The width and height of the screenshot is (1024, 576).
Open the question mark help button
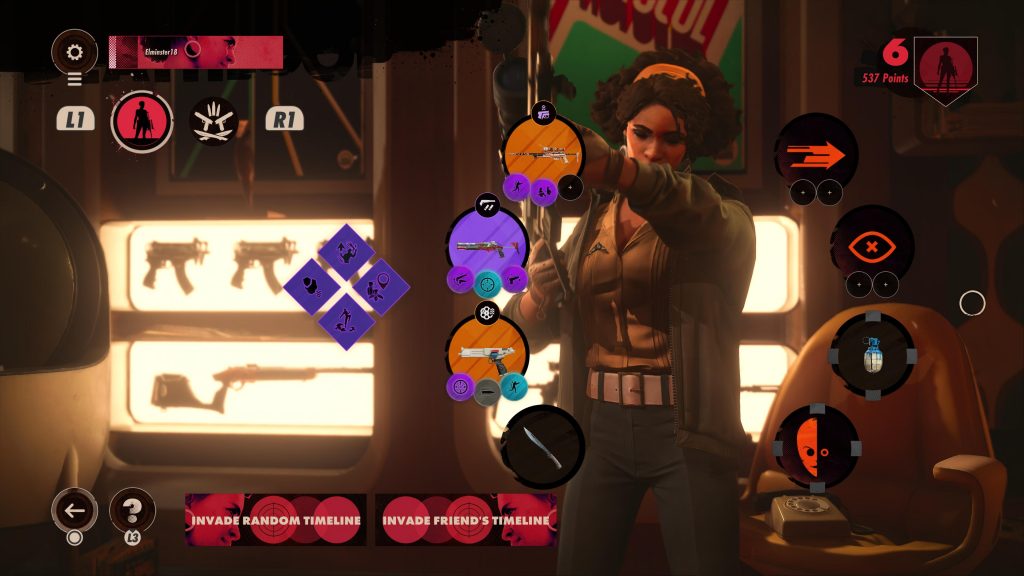pos(131,510)
